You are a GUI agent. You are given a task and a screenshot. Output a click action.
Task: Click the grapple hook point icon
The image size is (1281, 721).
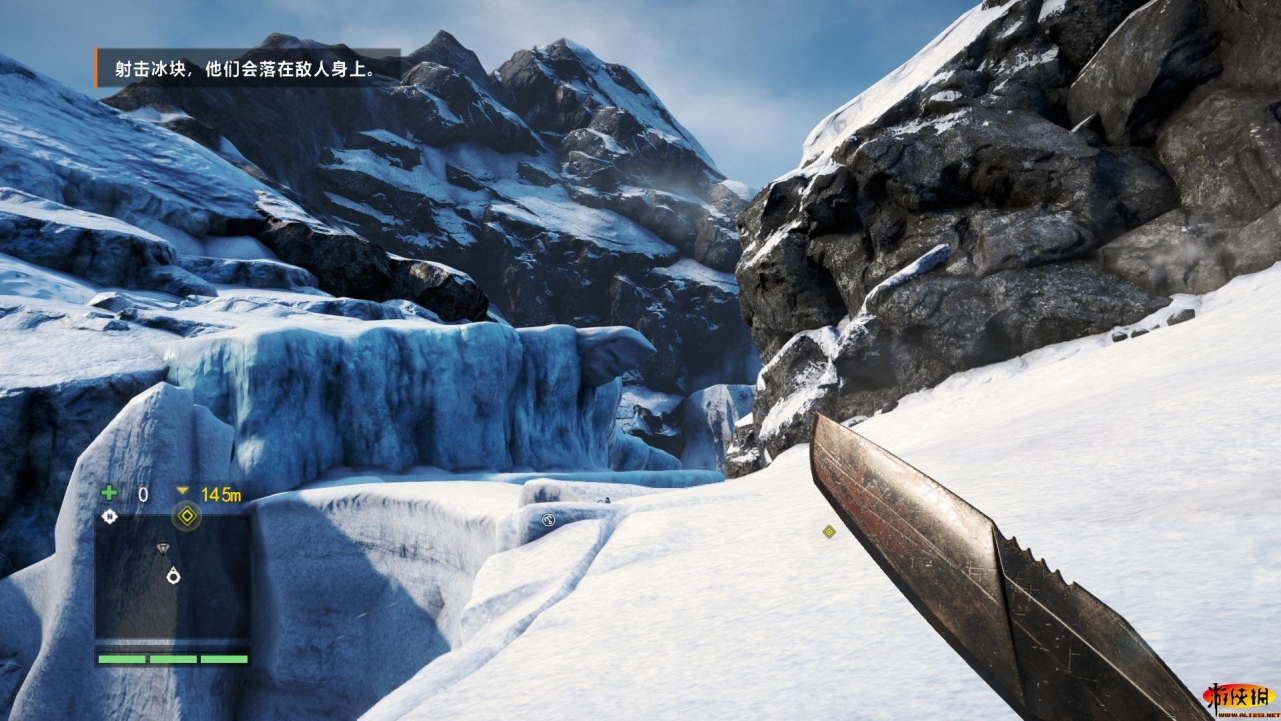548,519
